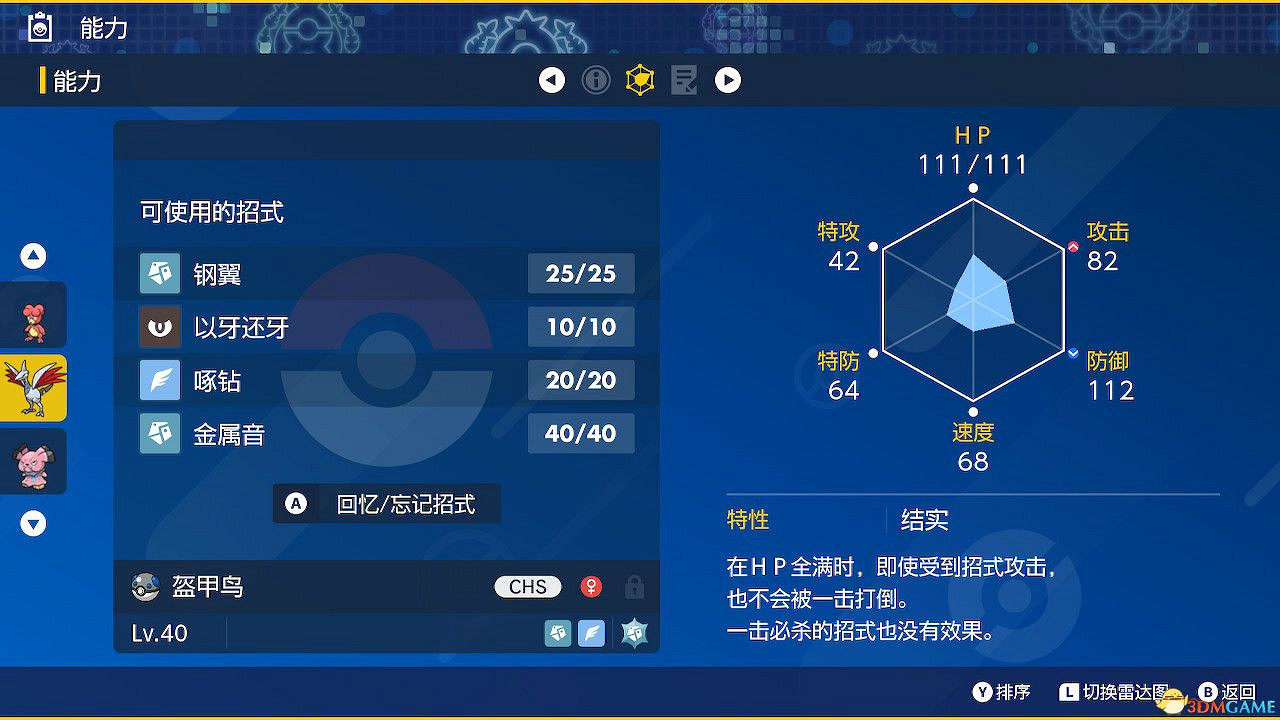Click the CHS language tag
This screenshot has width=1280, height=720.
click(x=527, y=587)
